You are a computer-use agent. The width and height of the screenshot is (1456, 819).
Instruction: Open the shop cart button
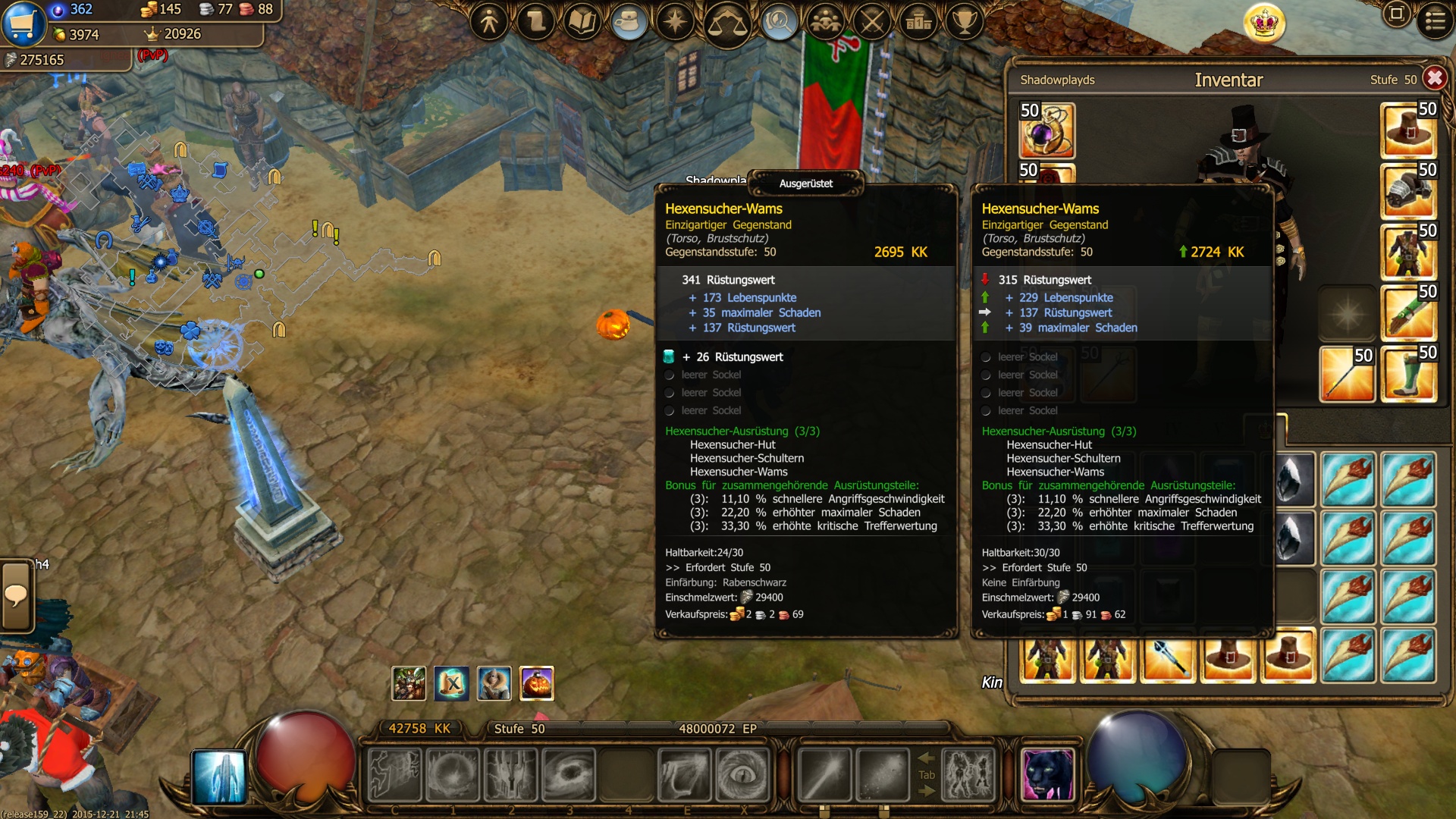tap(24, 24)
